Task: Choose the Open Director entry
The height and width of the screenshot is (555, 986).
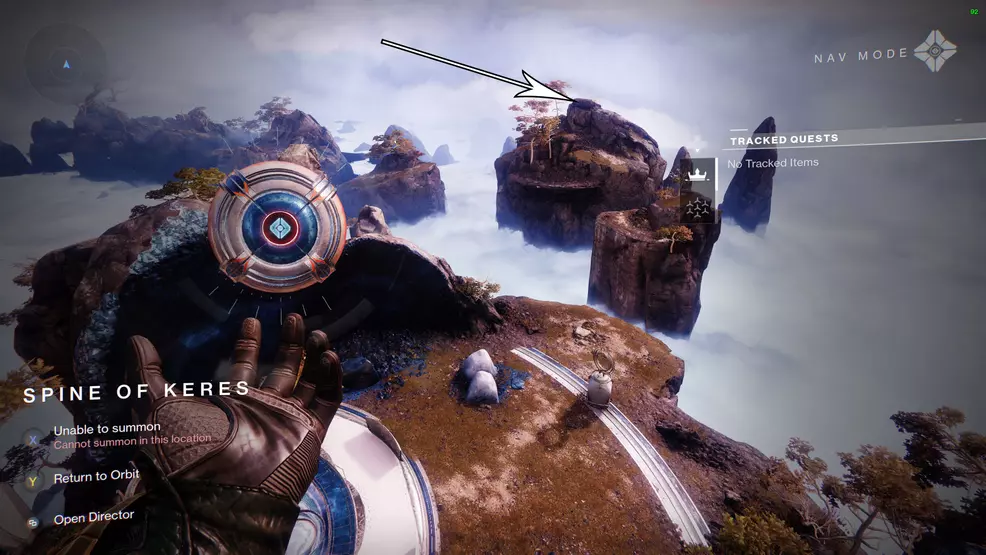Action: [x=93, y=518]
